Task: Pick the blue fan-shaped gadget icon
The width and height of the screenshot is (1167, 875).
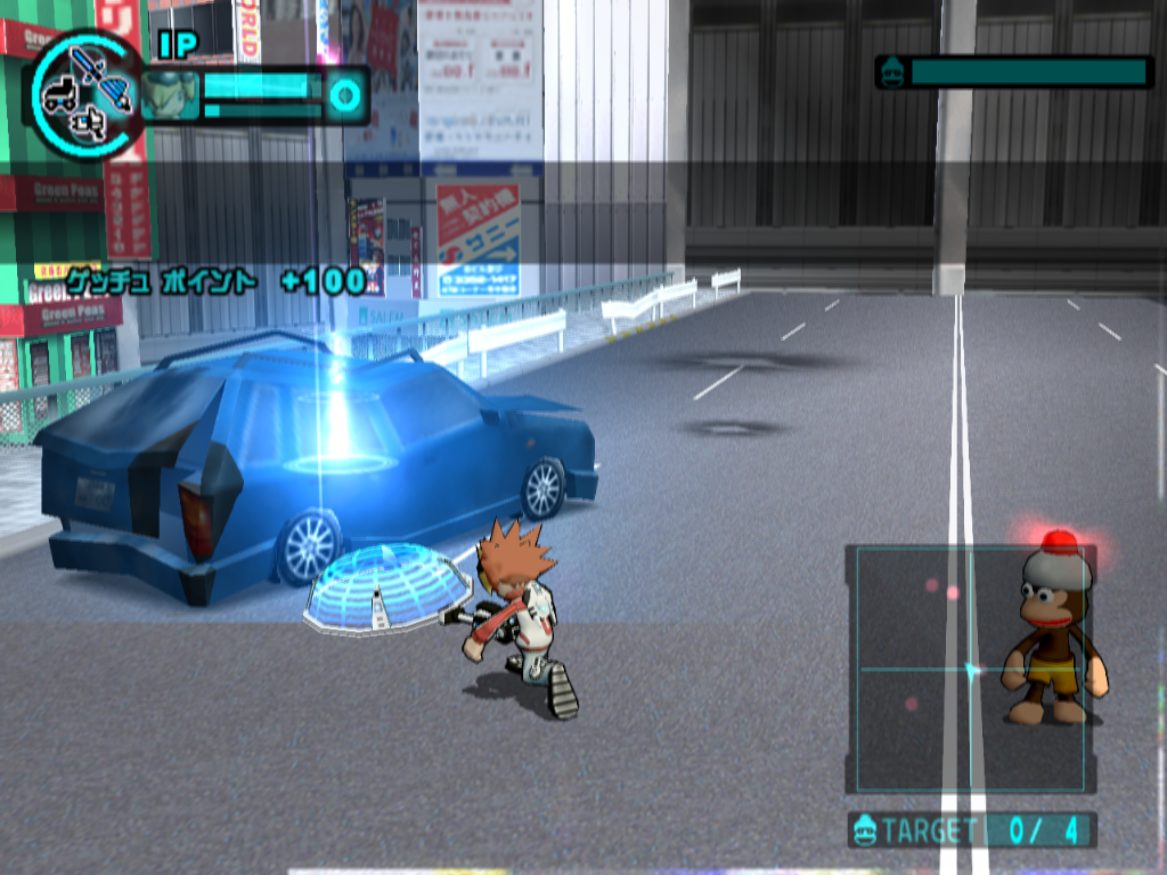Action: 117,94
